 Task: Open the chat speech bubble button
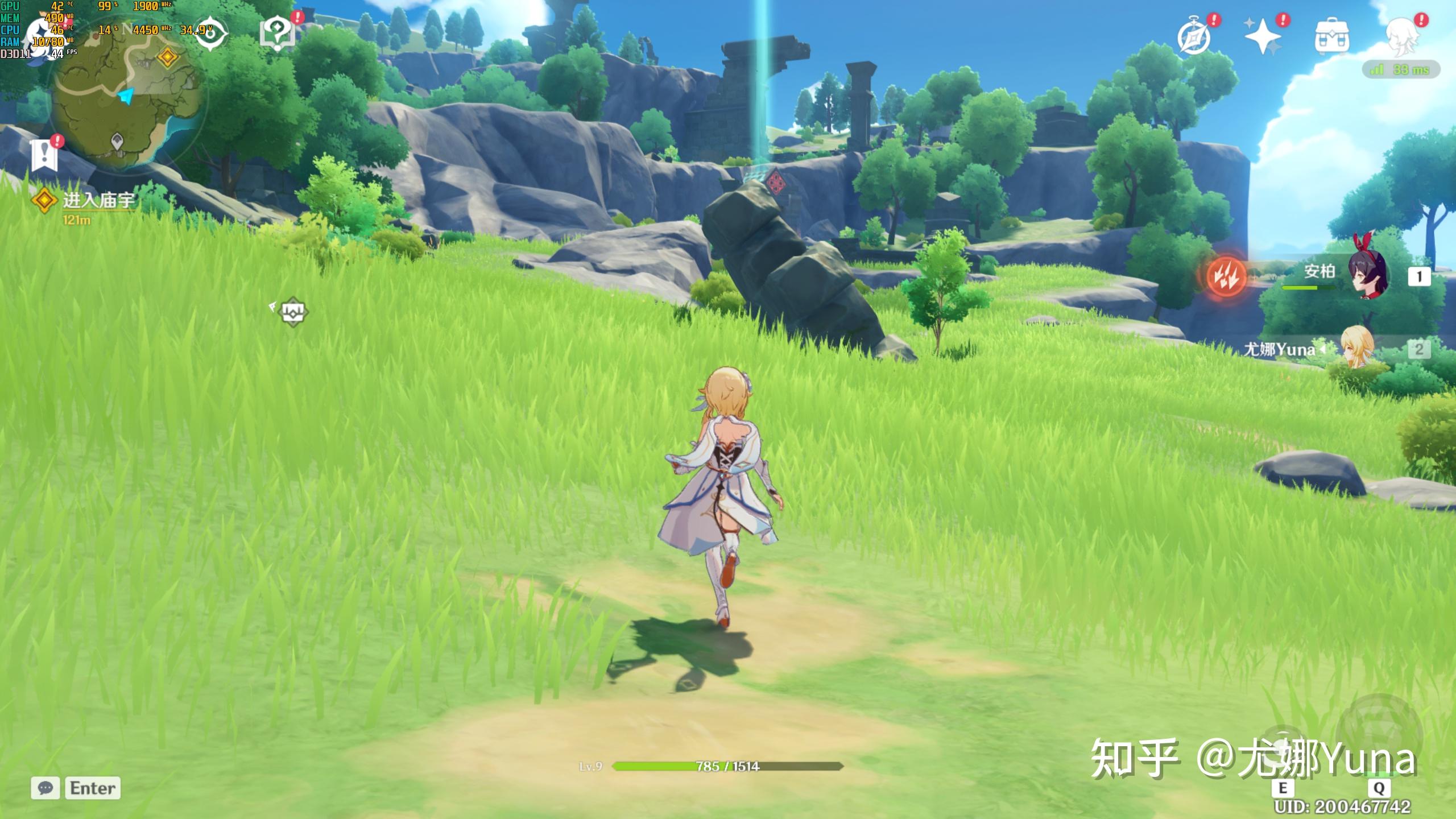45,788
